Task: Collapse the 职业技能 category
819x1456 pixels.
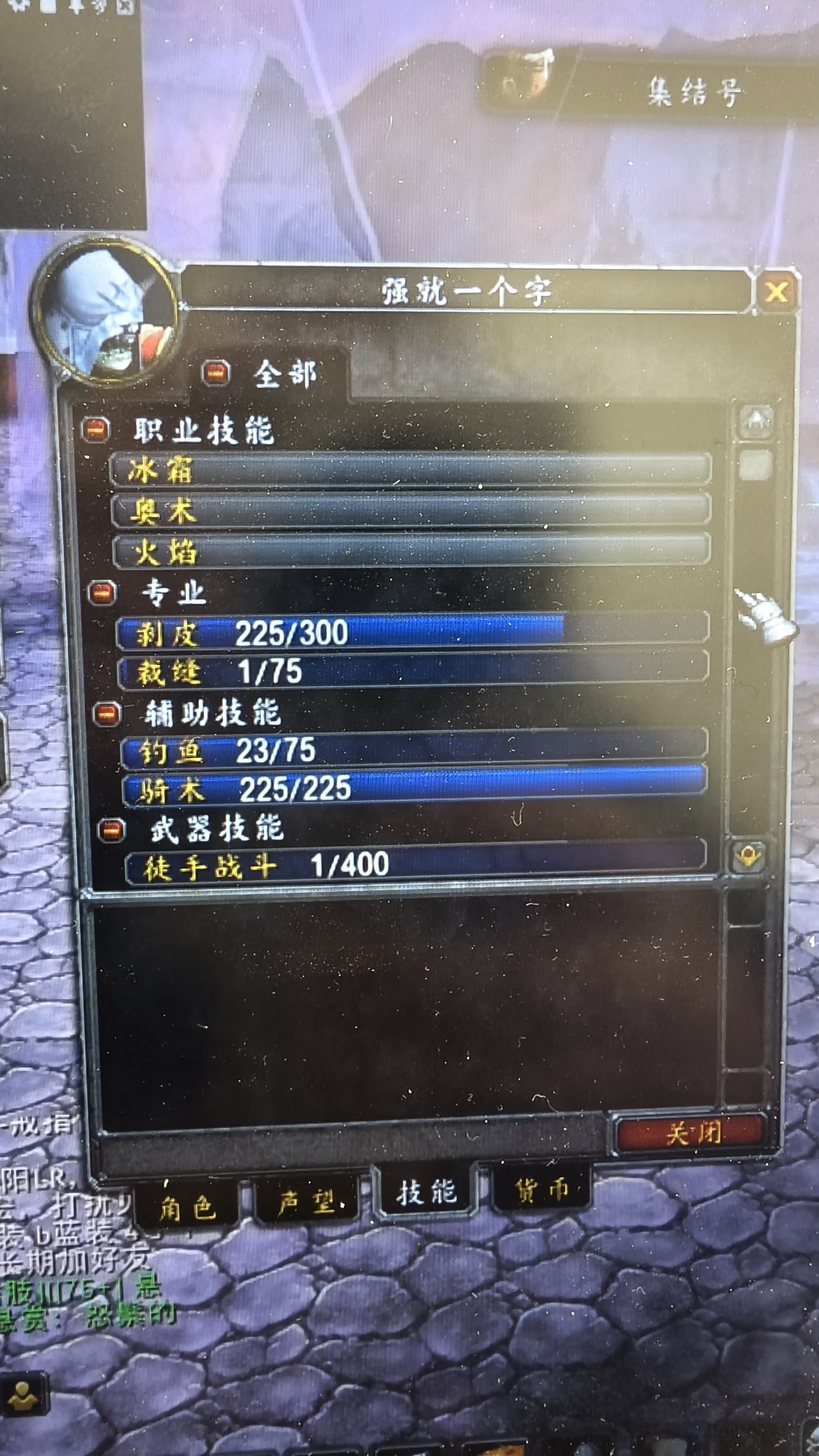Action: [96, 429]
